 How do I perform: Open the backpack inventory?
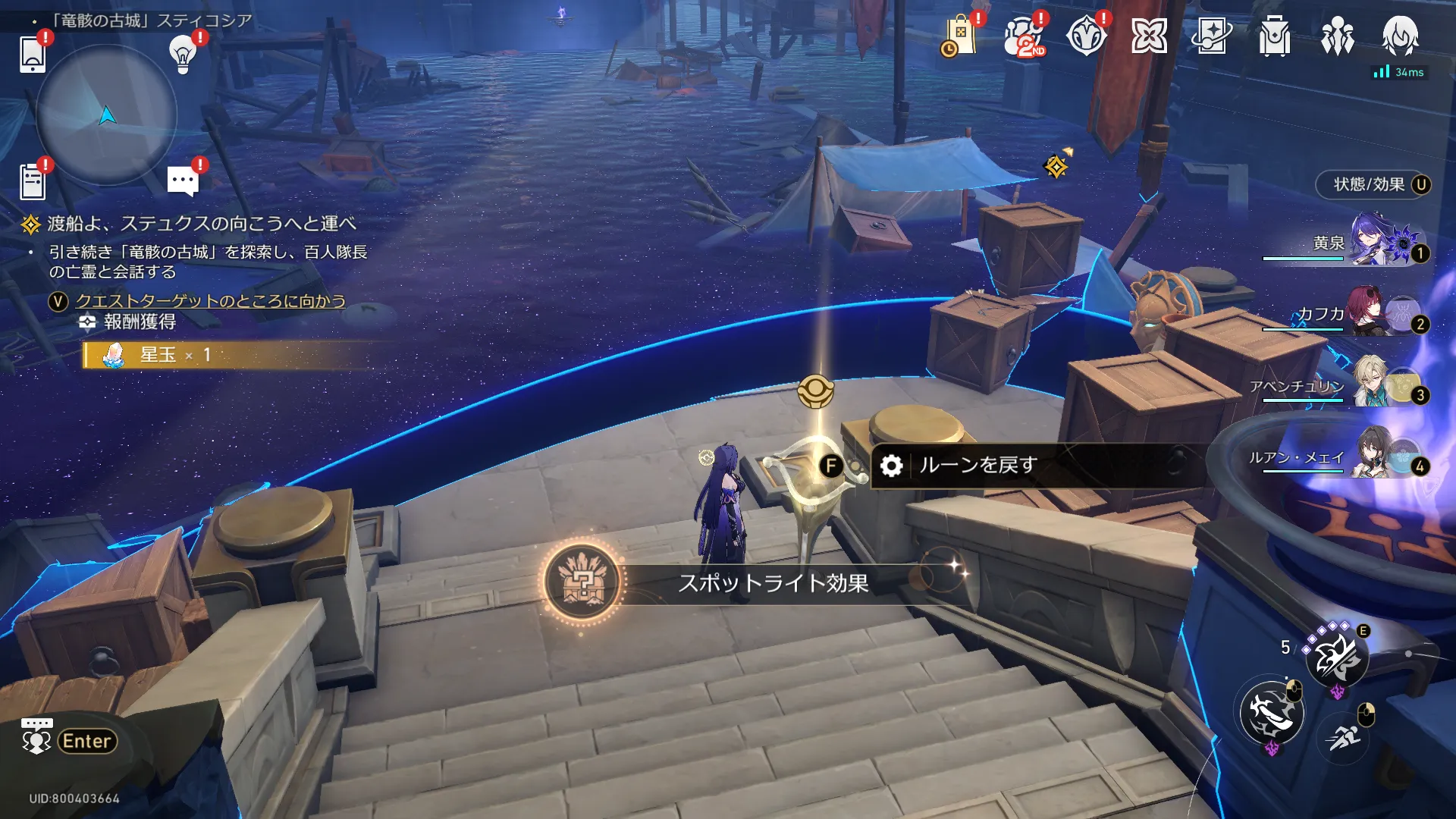(x=1275, y=36)
